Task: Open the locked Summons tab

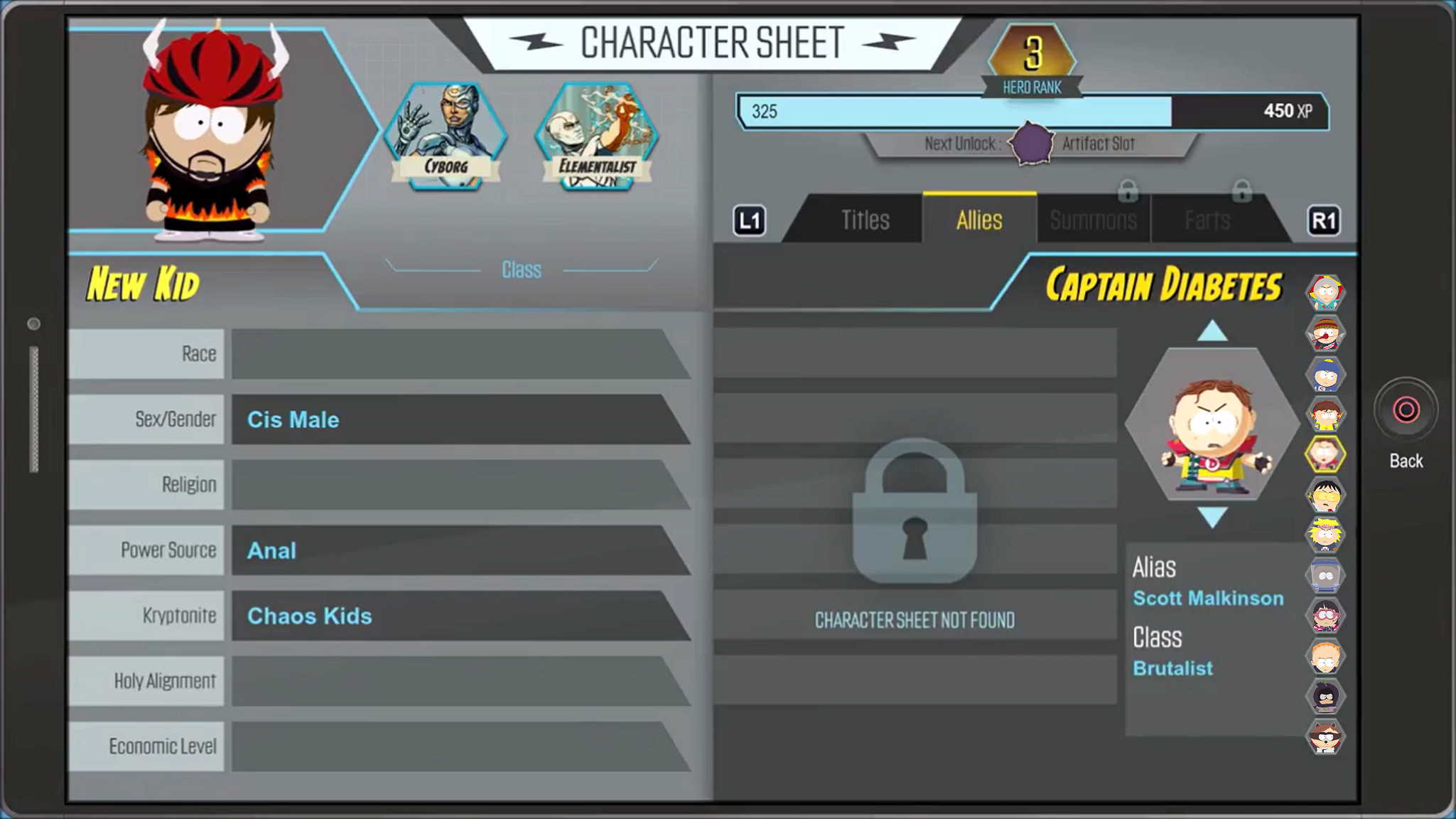Action: [1093, 220]
